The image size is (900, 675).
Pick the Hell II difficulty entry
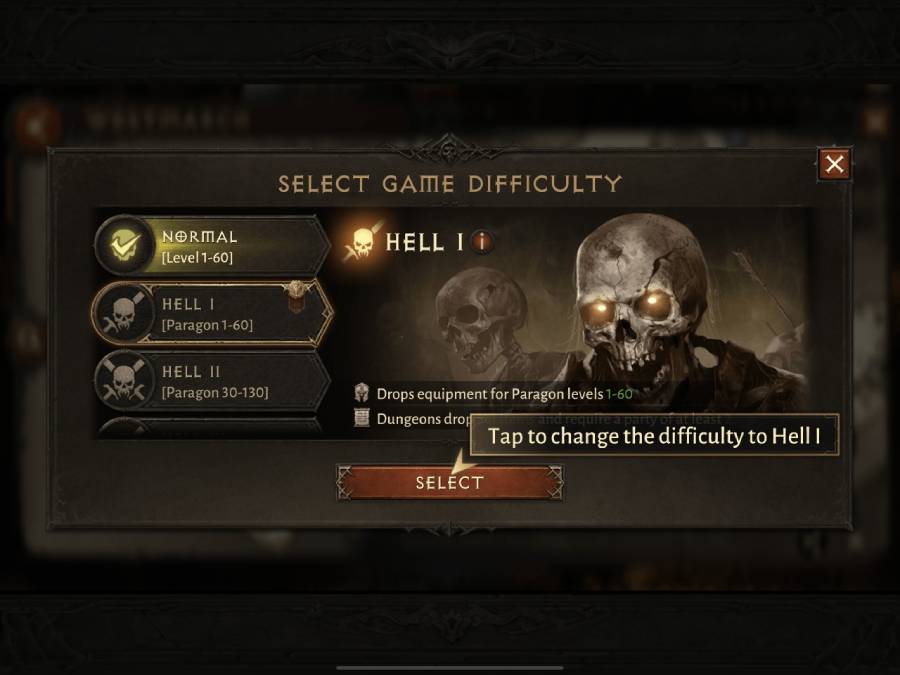(x=212, y=380)
